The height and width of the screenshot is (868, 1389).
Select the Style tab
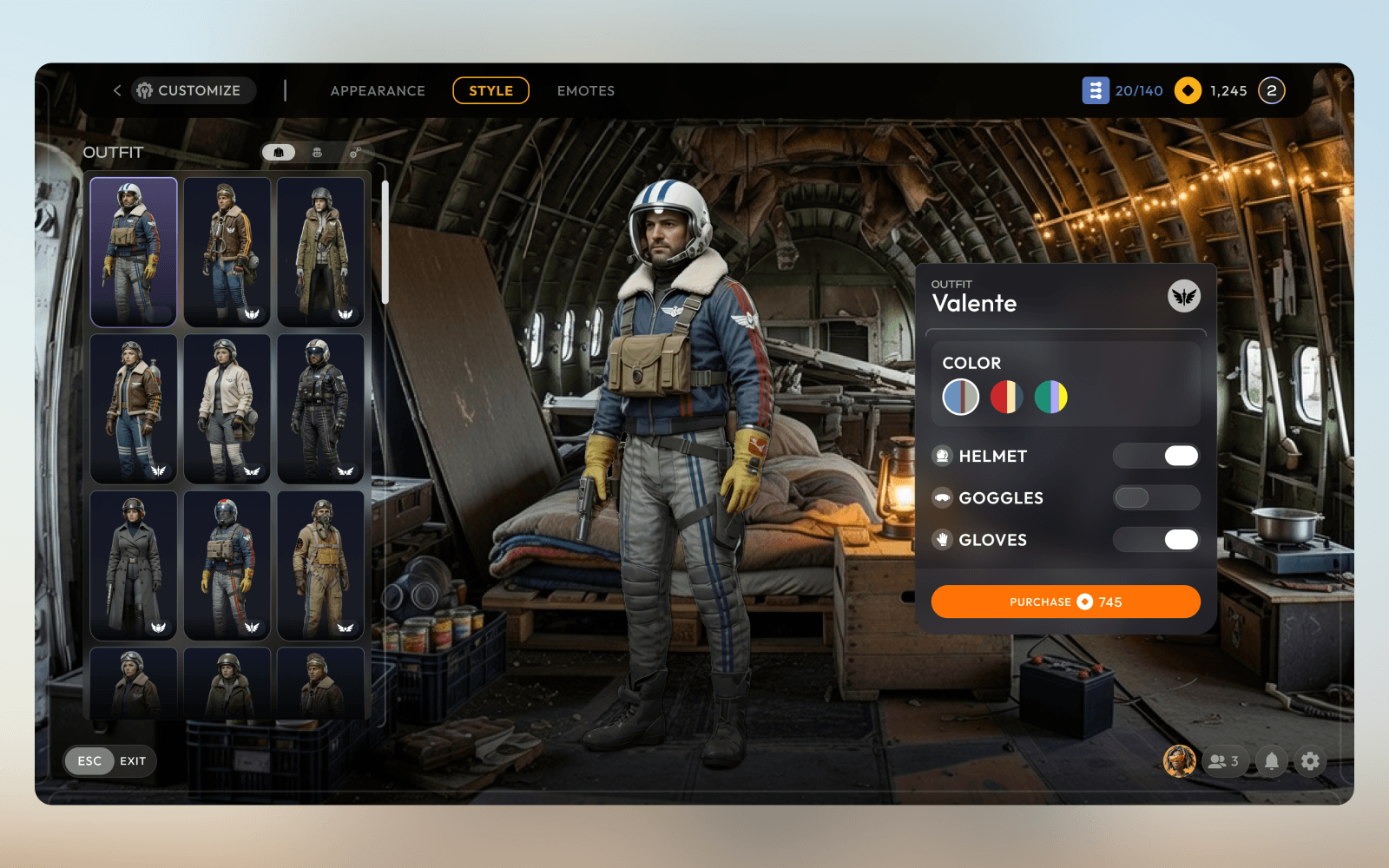(490, 91)
